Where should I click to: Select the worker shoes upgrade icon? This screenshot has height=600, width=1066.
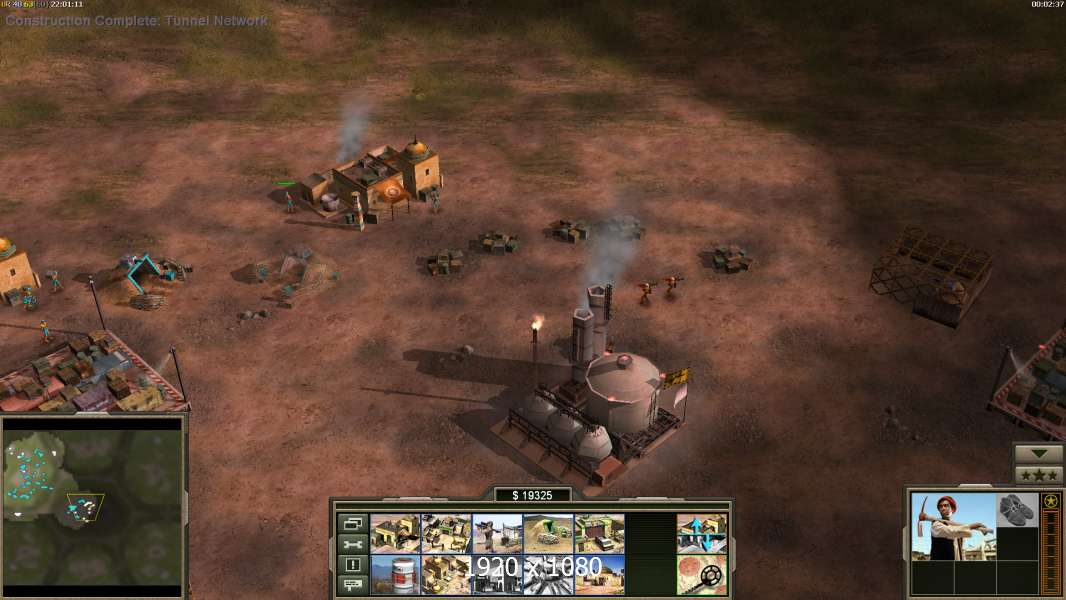(x=1017, y=509)
